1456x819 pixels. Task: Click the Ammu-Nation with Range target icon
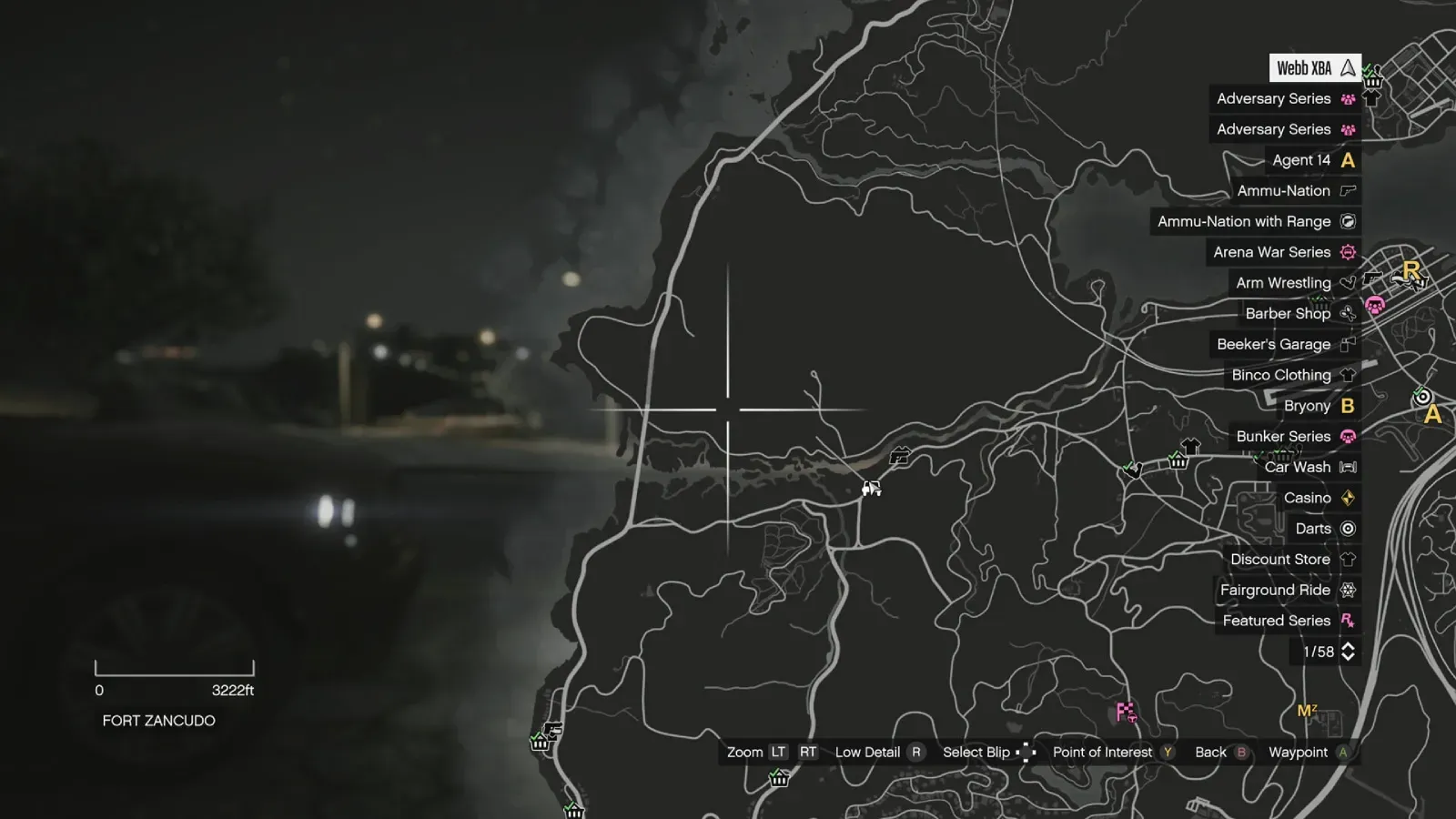pos(1346,221)
